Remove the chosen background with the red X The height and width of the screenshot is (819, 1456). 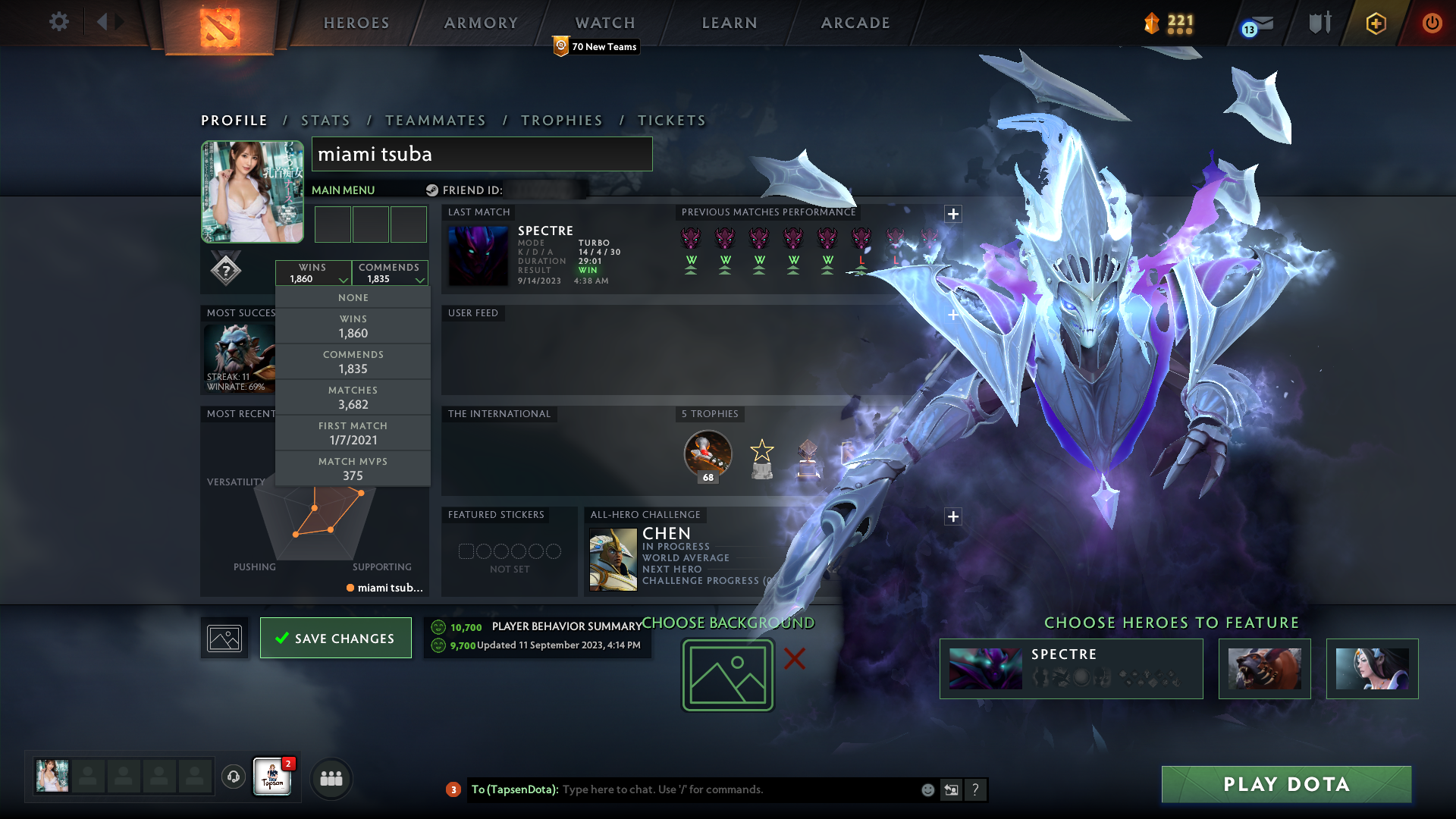(793, 659)
